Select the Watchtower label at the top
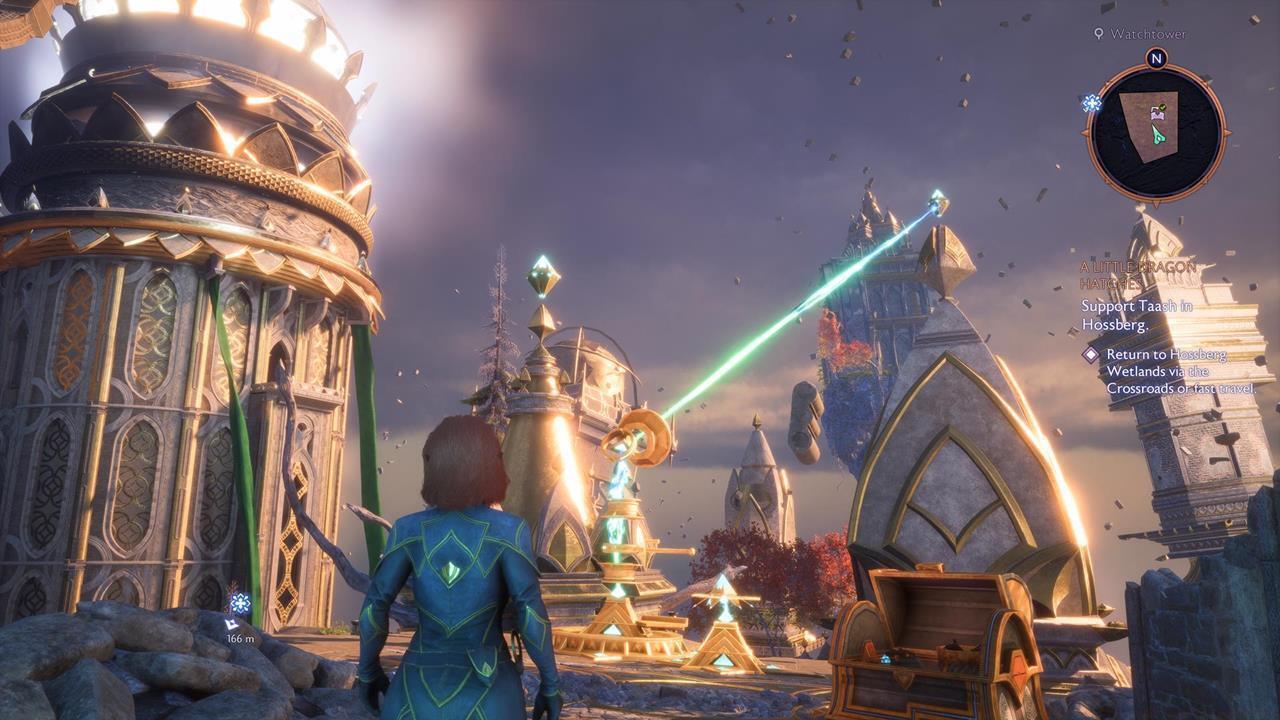The image size is (1280, 720). tap(1145, 36)
